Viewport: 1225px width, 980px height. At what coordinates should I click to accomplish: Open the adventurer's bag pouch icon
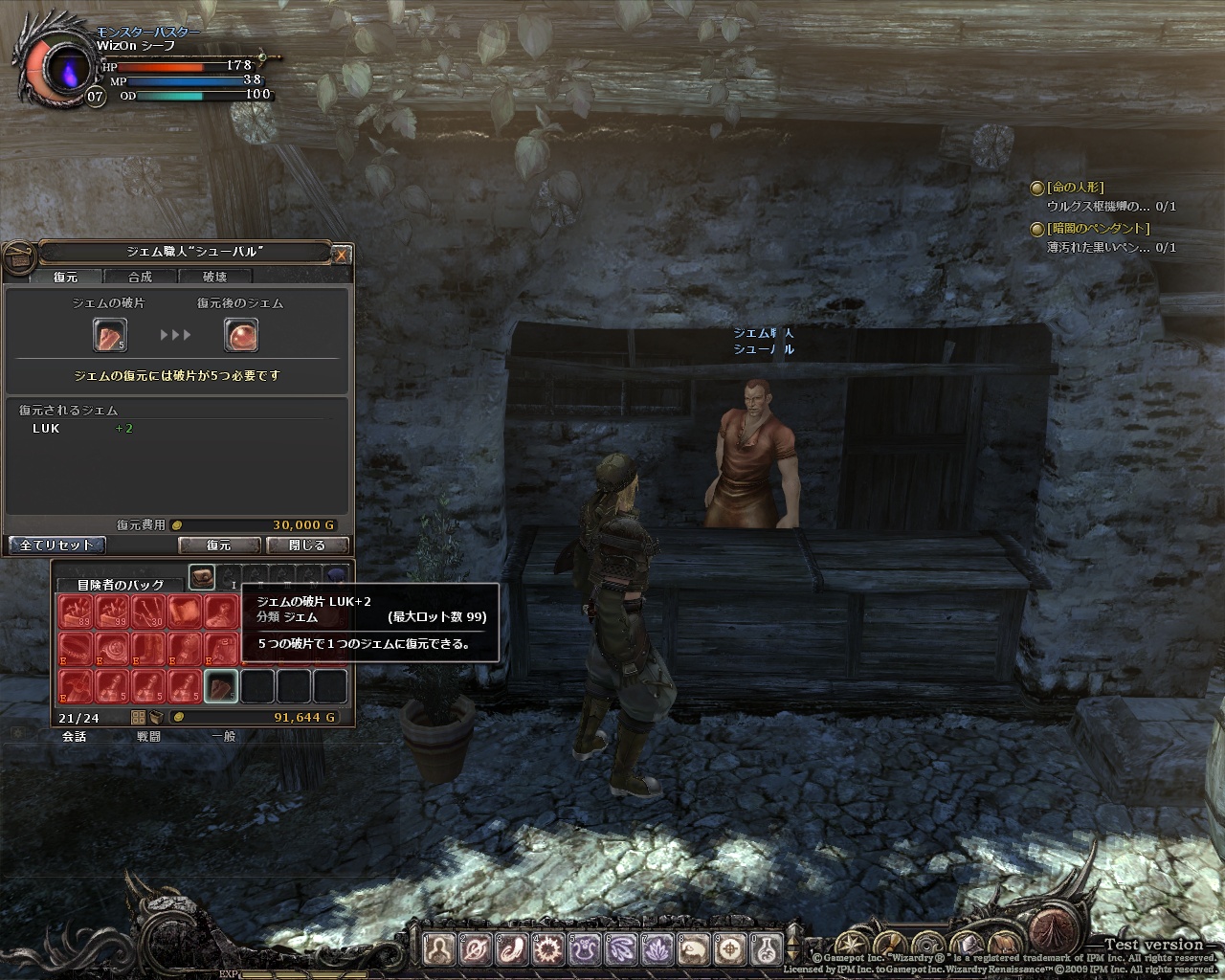pyautogui.click(x=201, y=576)
